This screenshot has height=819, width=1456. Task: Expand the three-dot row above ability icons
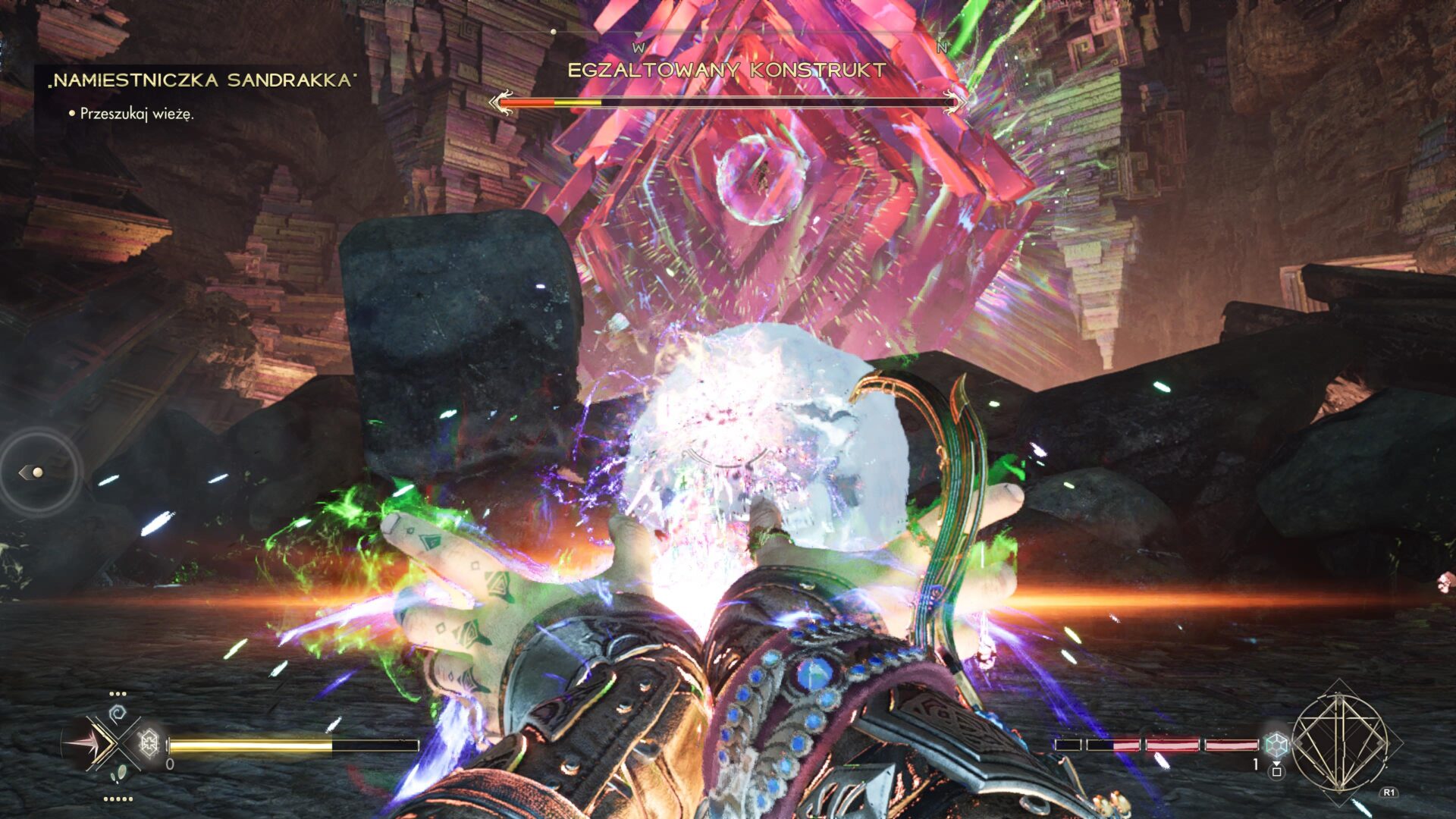pos(118,693)
